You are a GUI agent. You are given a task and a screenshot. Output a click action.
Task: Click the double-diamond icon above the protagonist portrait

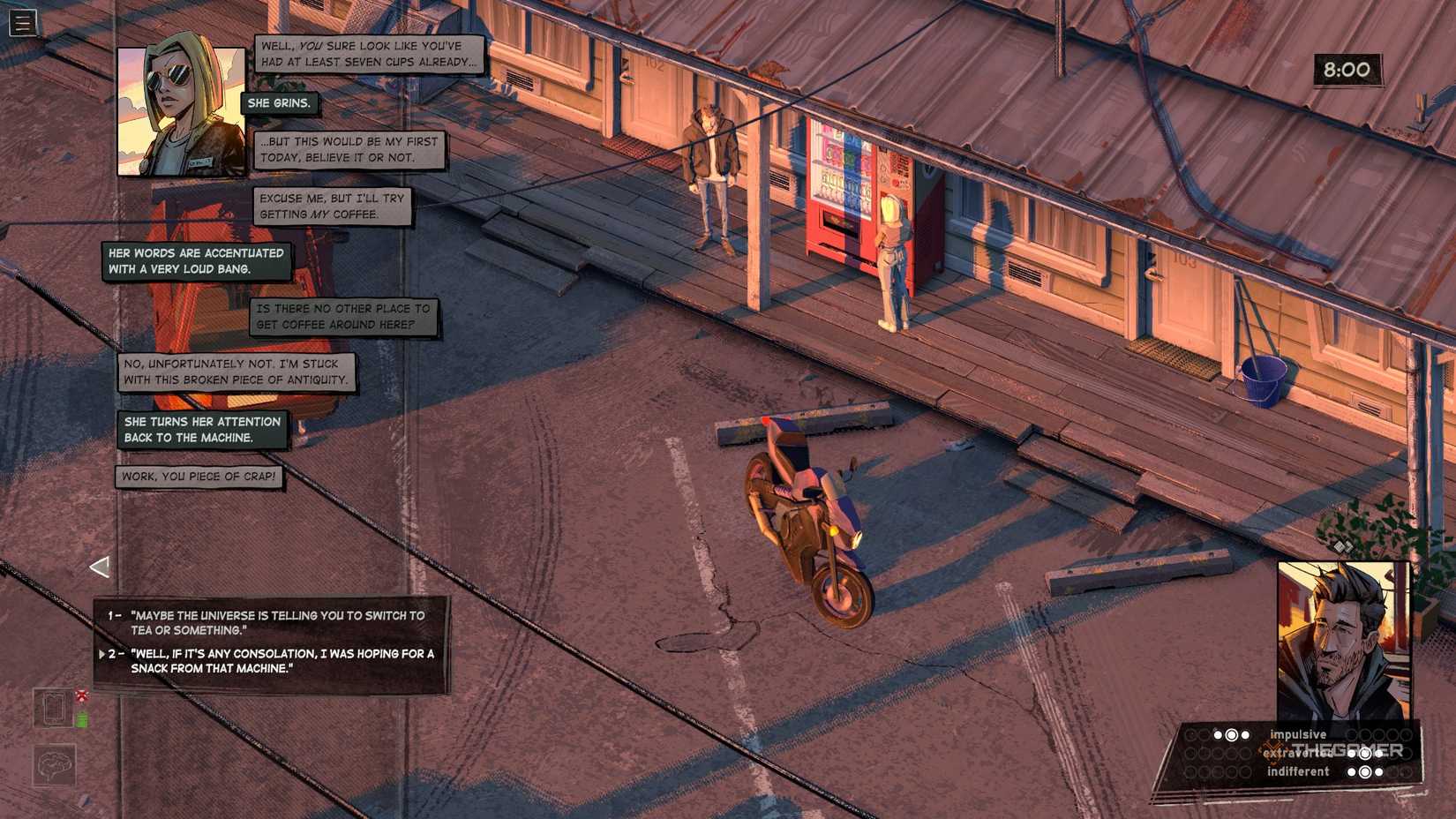pos(1344,547)
